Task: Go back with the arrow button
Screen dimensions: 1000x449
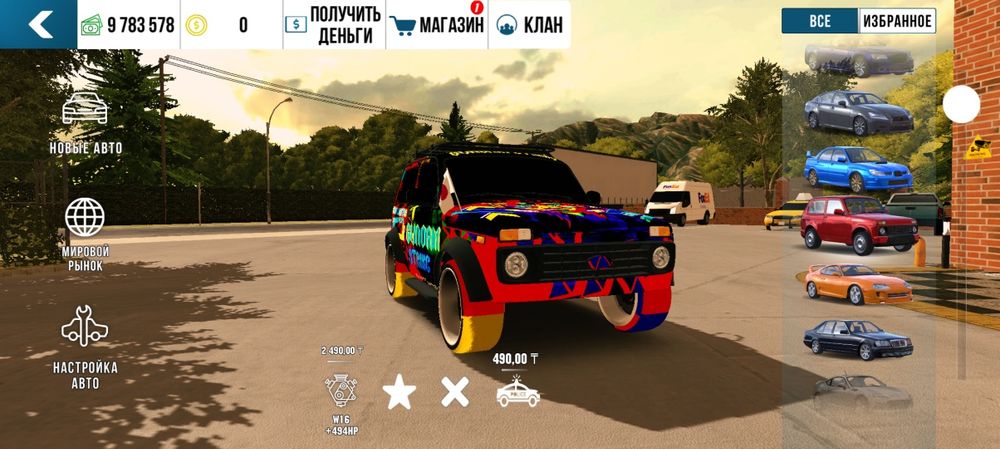Action: [x=39, y=24]
